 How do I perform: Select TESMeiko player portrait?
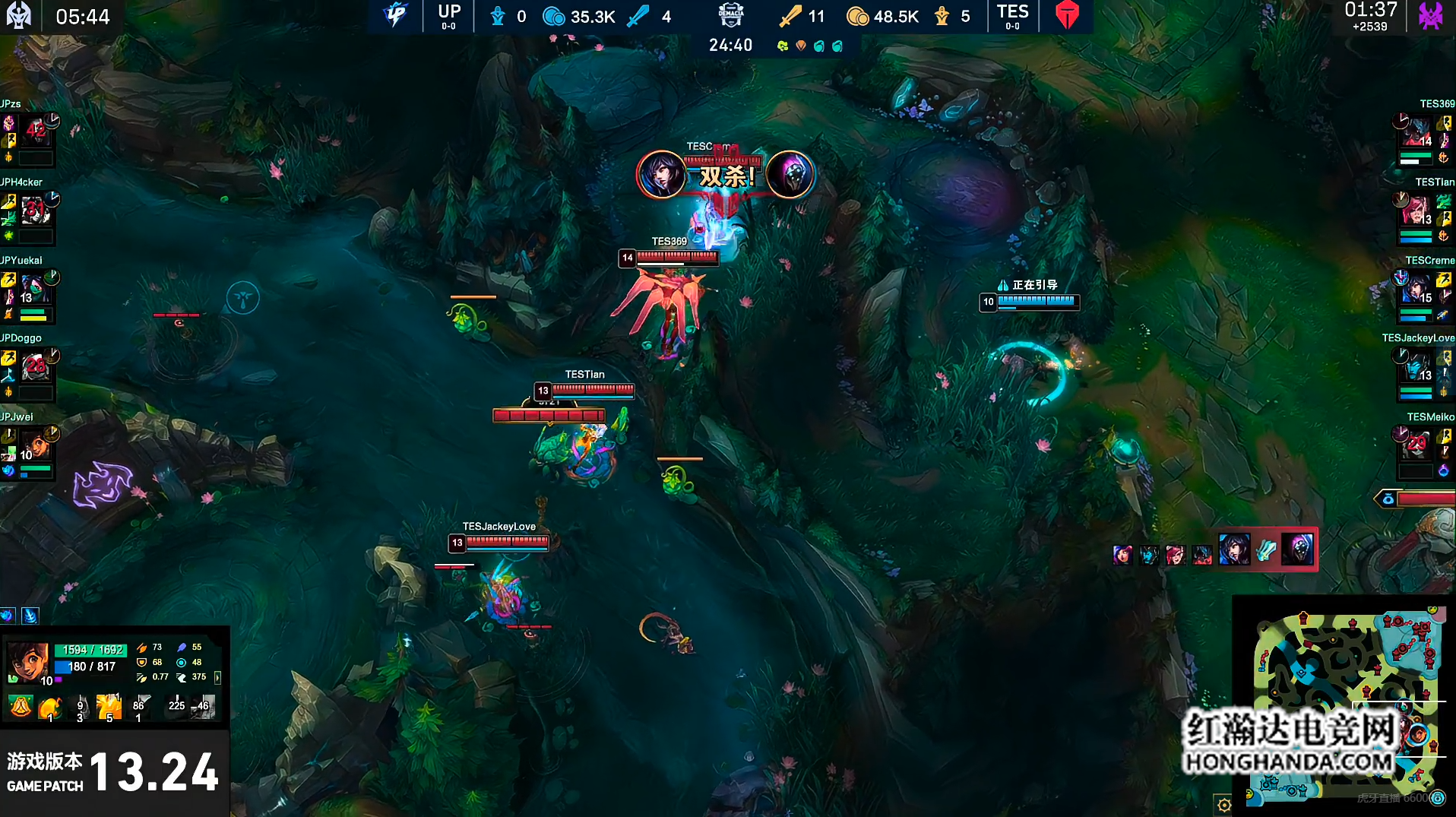pyautogui.click(x=1416, y=445)
